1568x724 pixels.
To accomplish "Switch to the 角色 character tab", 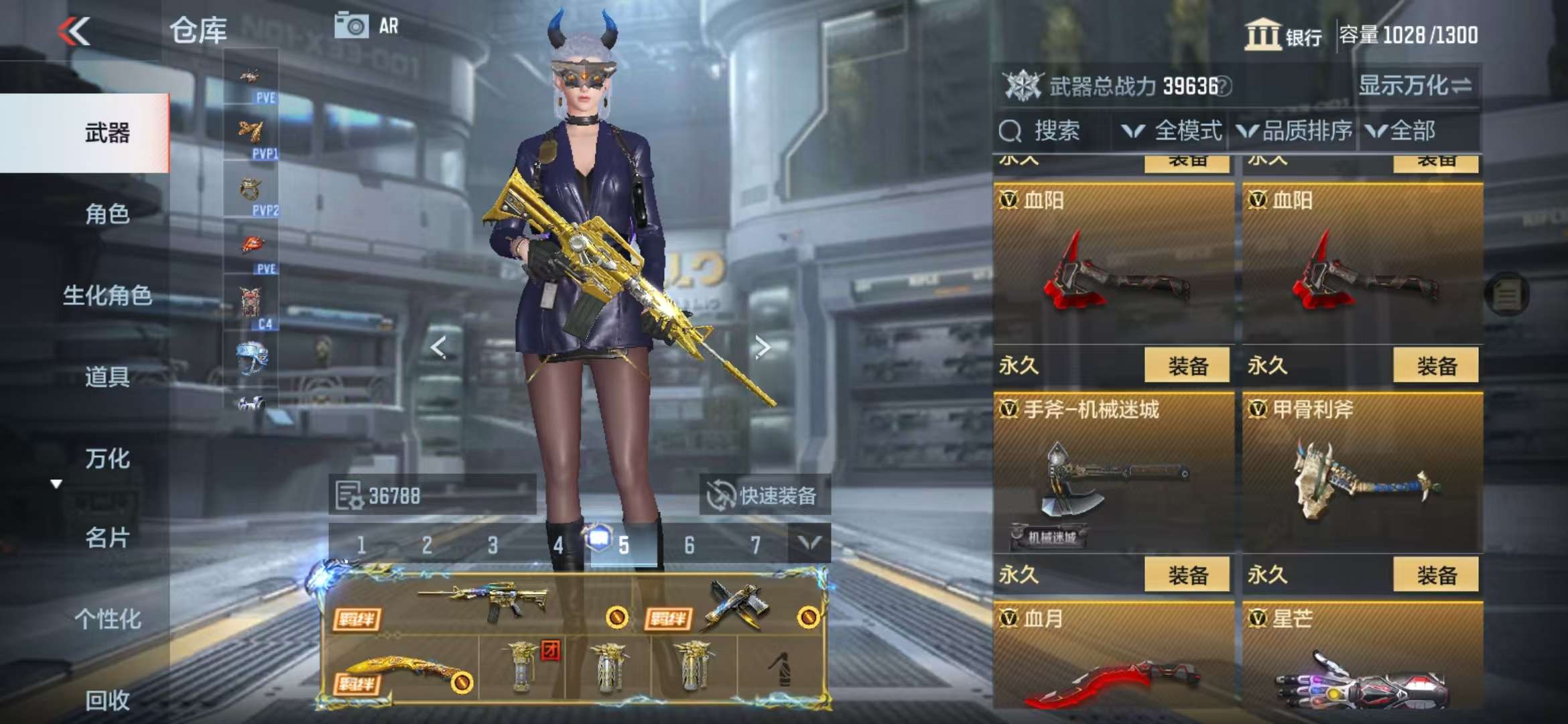I will pos(107,215).
